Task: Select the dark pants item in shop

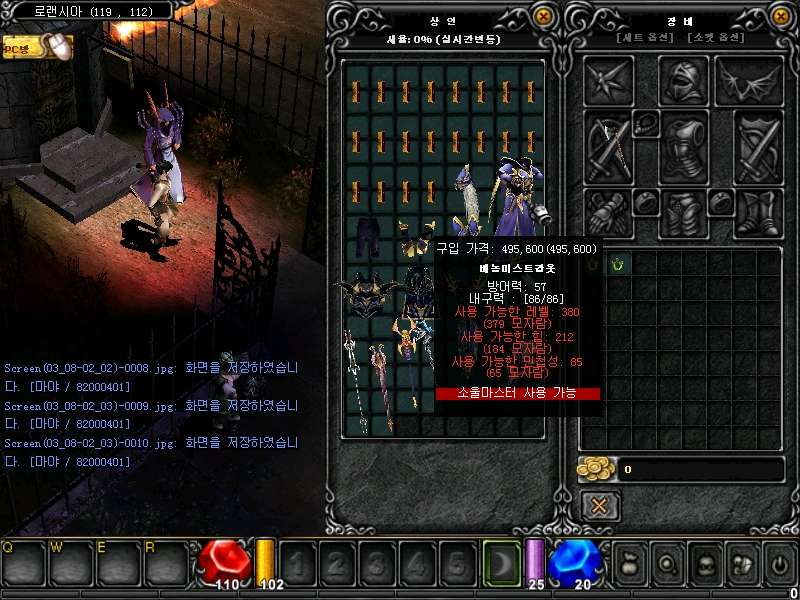Action: tap(364, 236)
